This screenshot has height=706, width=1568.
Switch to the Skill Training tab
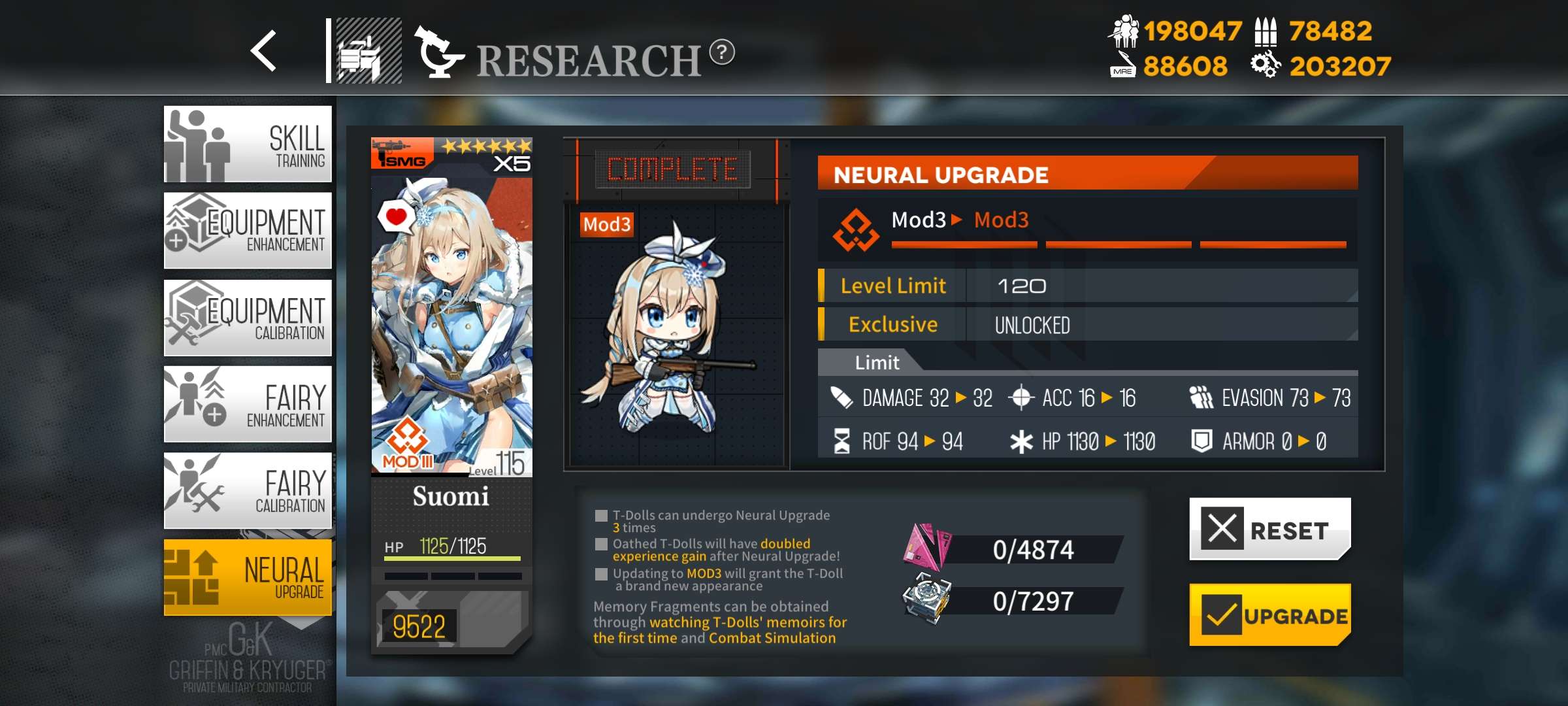coord(248,144)
